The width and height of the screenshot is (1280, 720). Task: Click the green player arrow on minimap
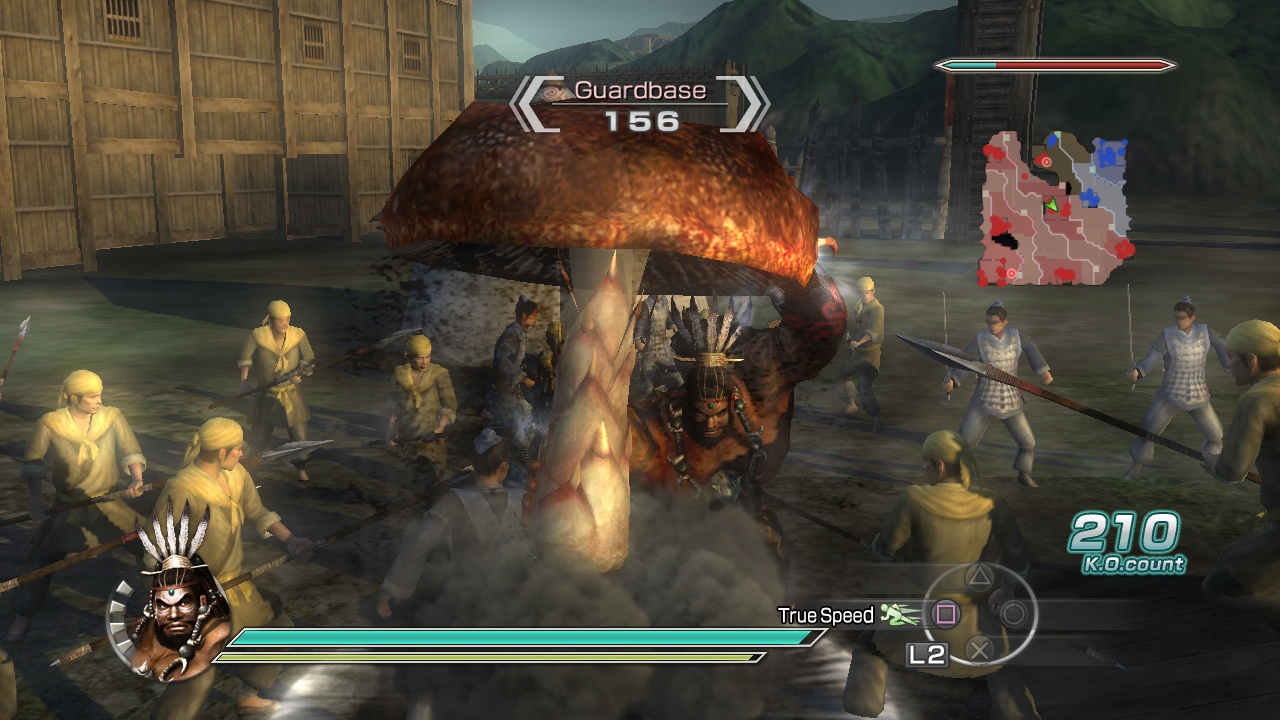pos(1051,205)
